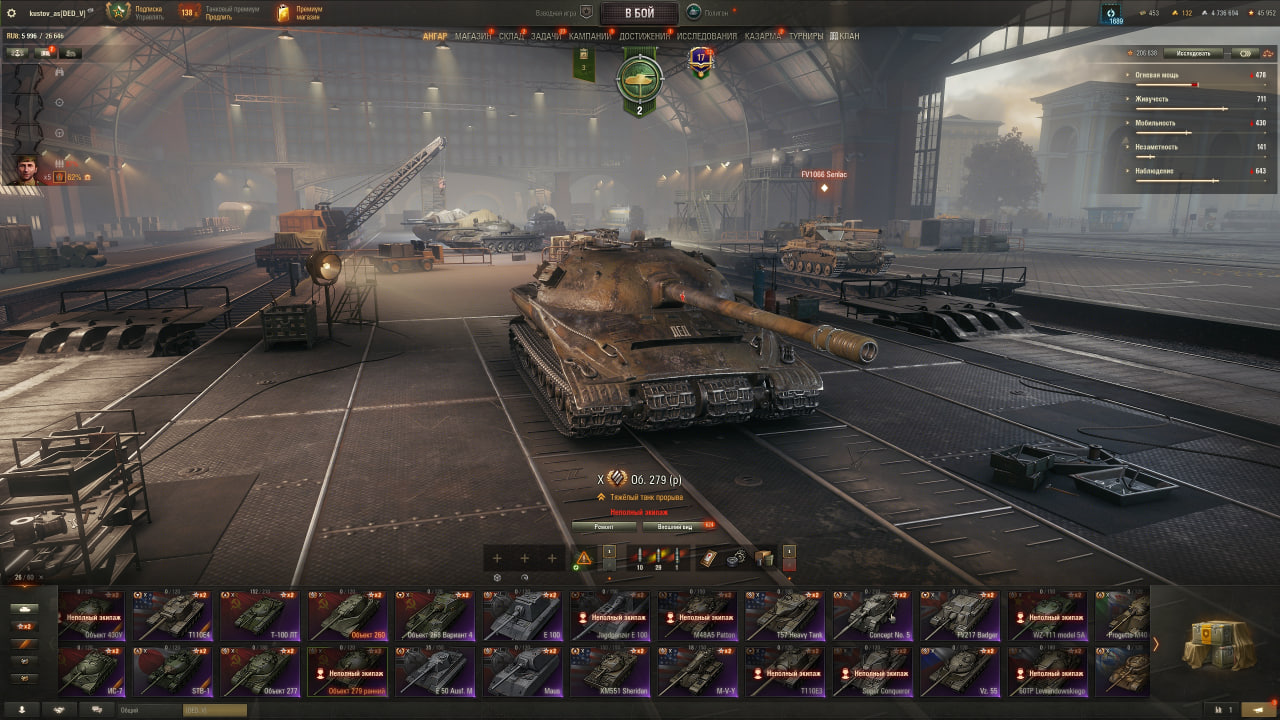Show the ДОСТИЖЕНИЯ tab
The image size is (1280, 720).
click(x=645, y=36)
